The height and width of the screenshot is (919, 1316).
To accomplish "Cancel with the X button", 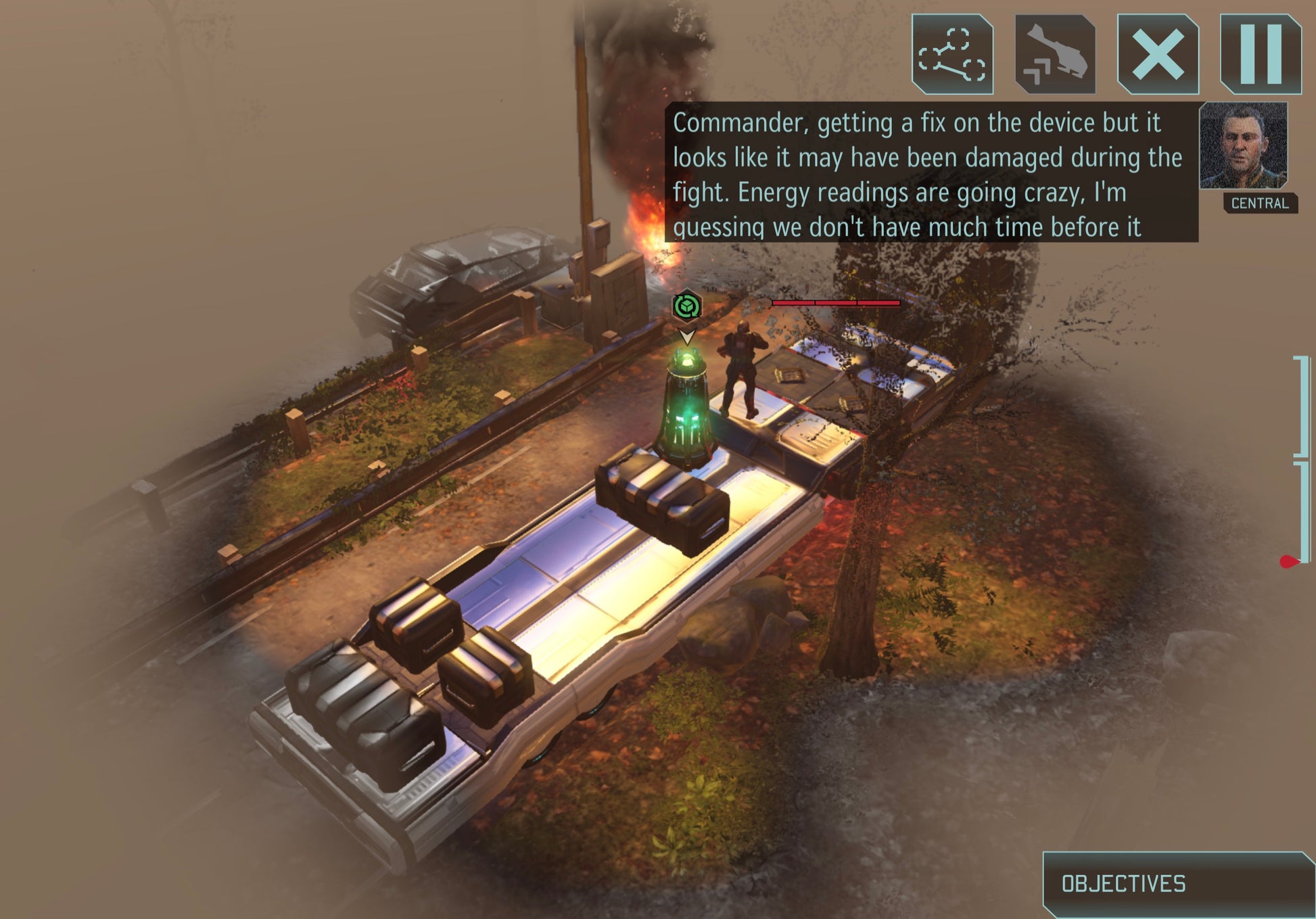I will (x=1158, y=54).
